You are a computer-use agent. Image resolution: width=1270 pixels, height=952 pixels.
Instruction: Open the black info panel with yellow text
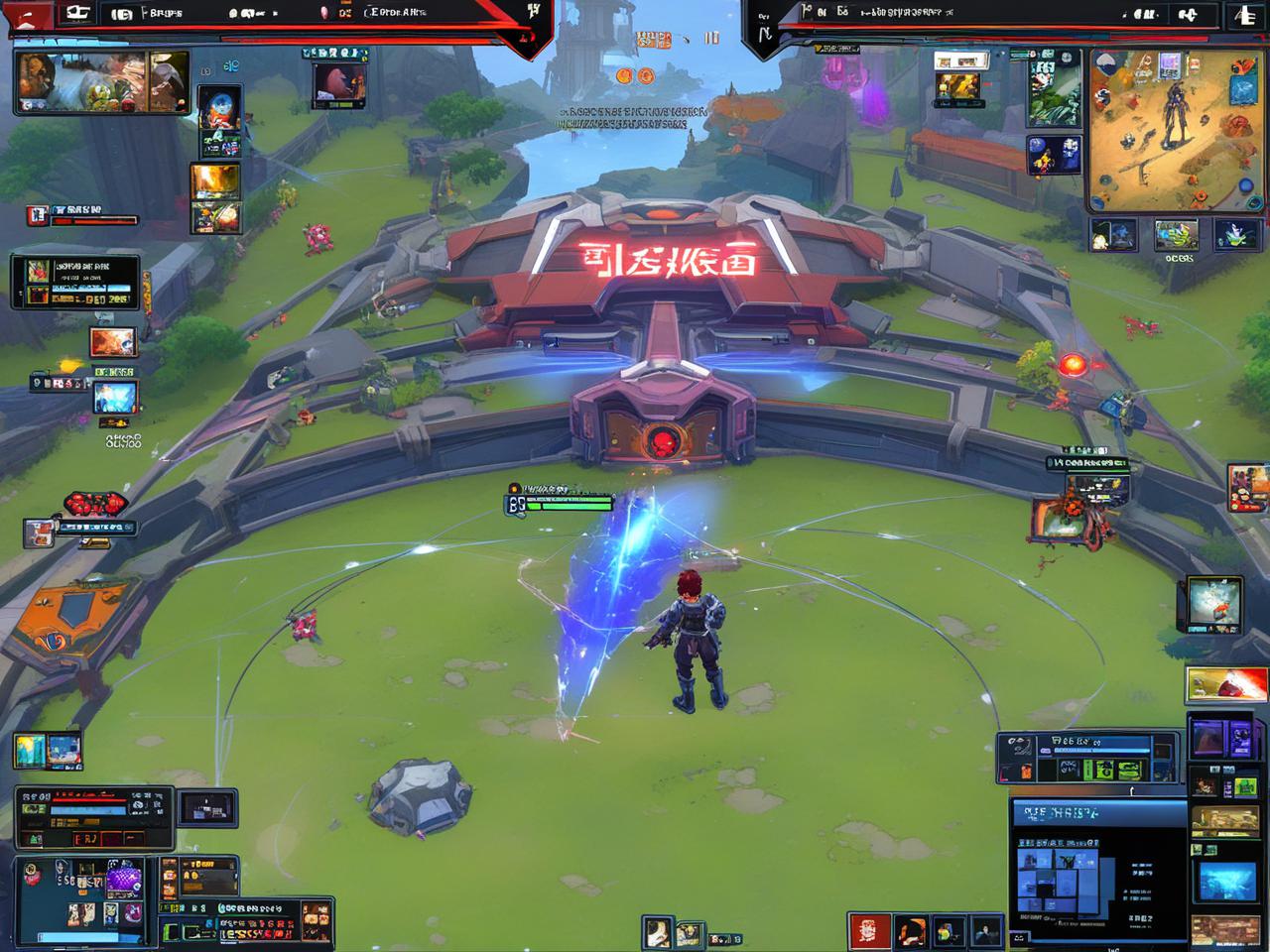(x=75, y=282)
